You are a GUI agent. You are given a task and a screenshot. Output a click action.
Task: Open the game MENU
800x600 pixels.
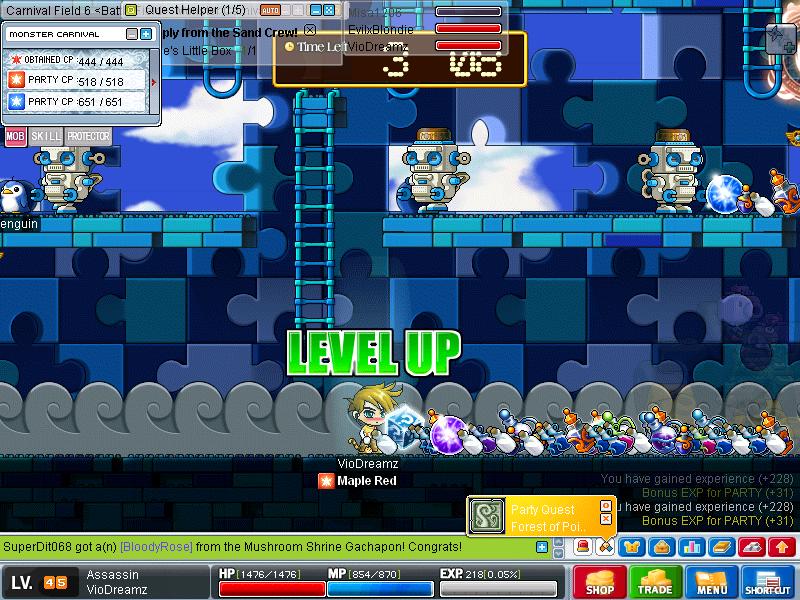(711, 583)
